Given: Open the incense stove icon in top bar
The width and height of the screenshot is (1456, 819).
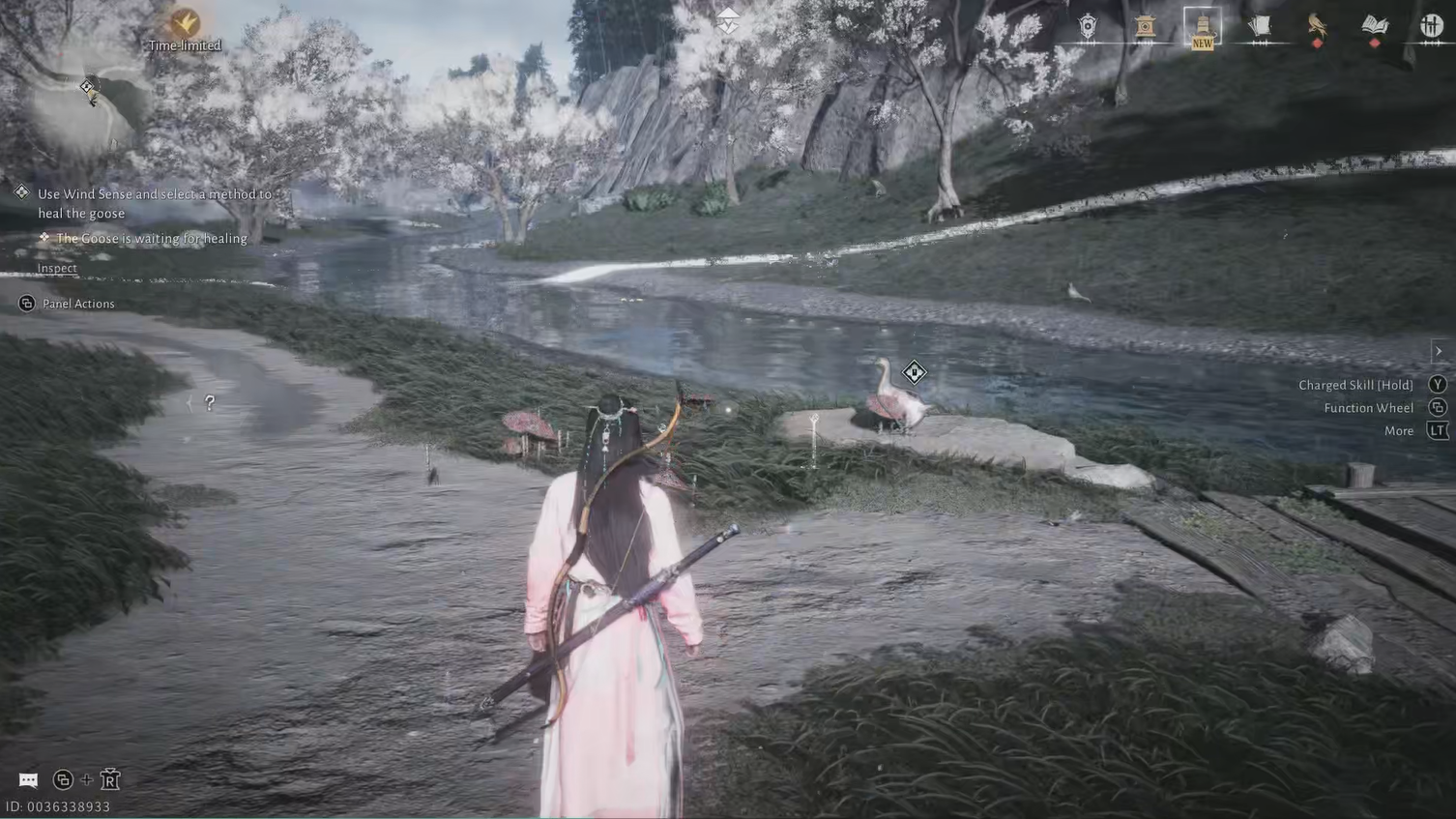Looking at the screenshot, I should pyautogui.click(x=1144, y=25).
